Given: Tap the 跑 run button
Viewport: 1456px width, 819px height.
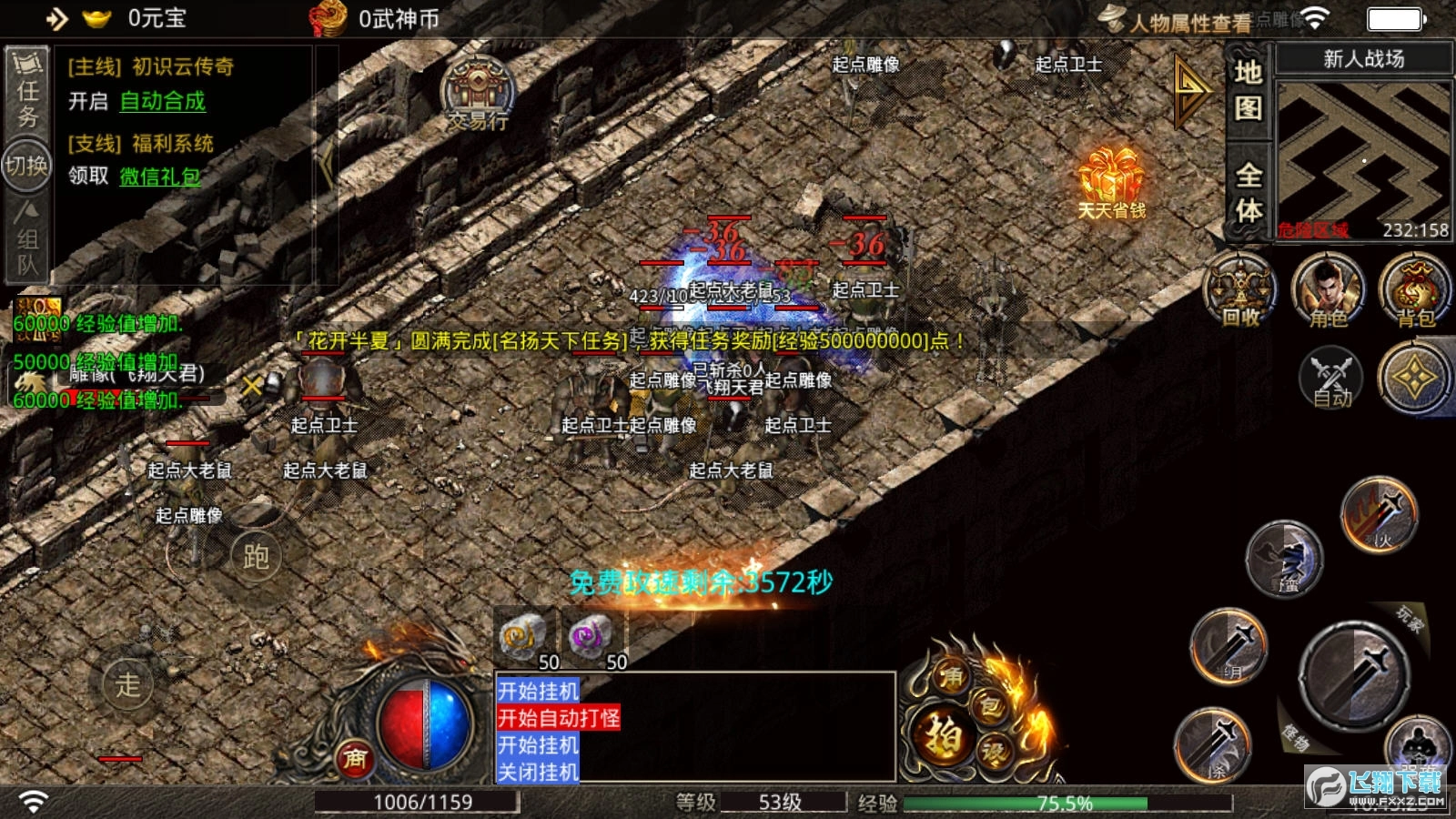Looking at the screenshot, I should [256, 556].
